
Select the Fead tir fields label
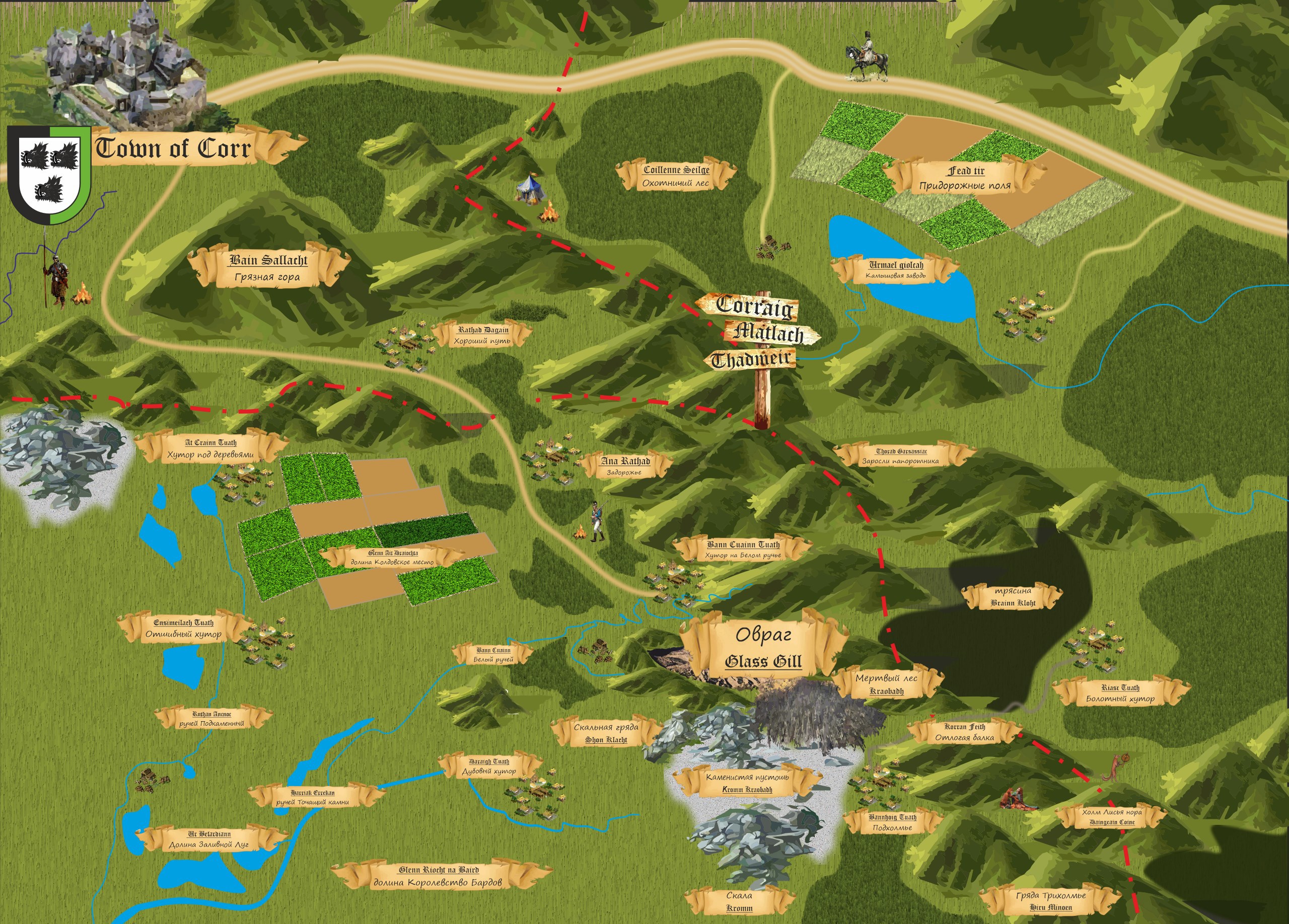tap(965, 178)
